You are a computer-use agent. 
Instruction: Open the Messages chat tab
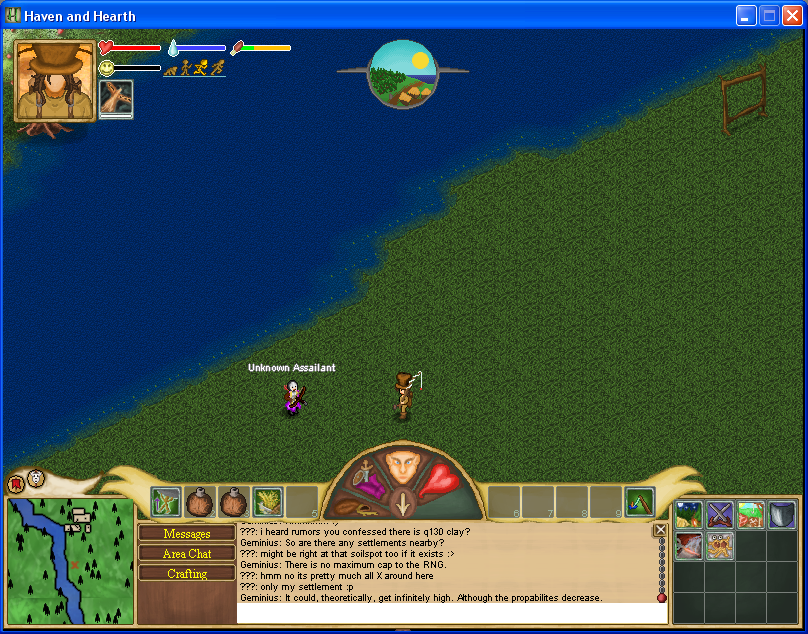tap(187, 534)
